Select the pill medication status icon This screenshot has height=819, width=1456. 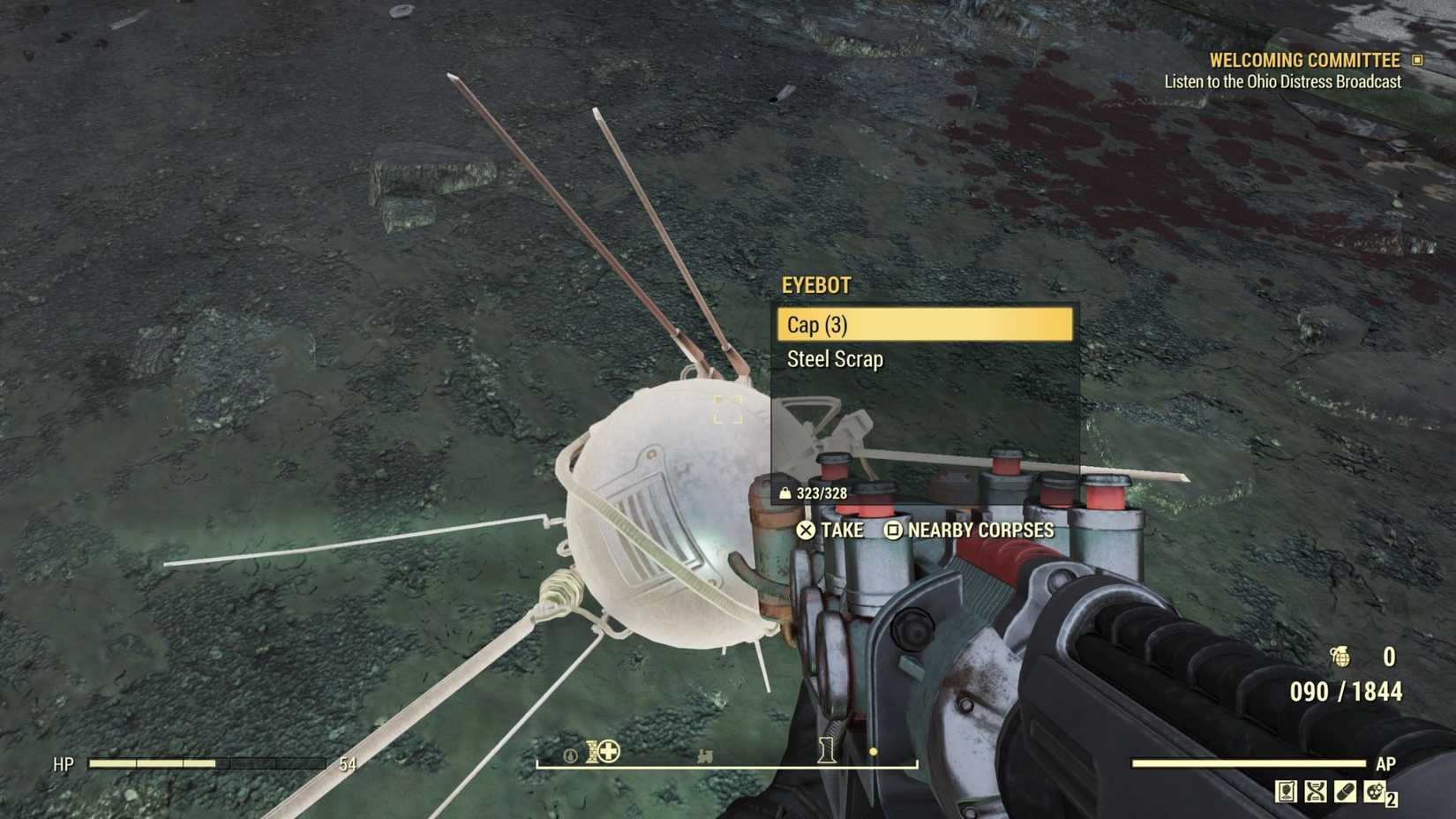pyautogui.click(x=1345, y=792)
